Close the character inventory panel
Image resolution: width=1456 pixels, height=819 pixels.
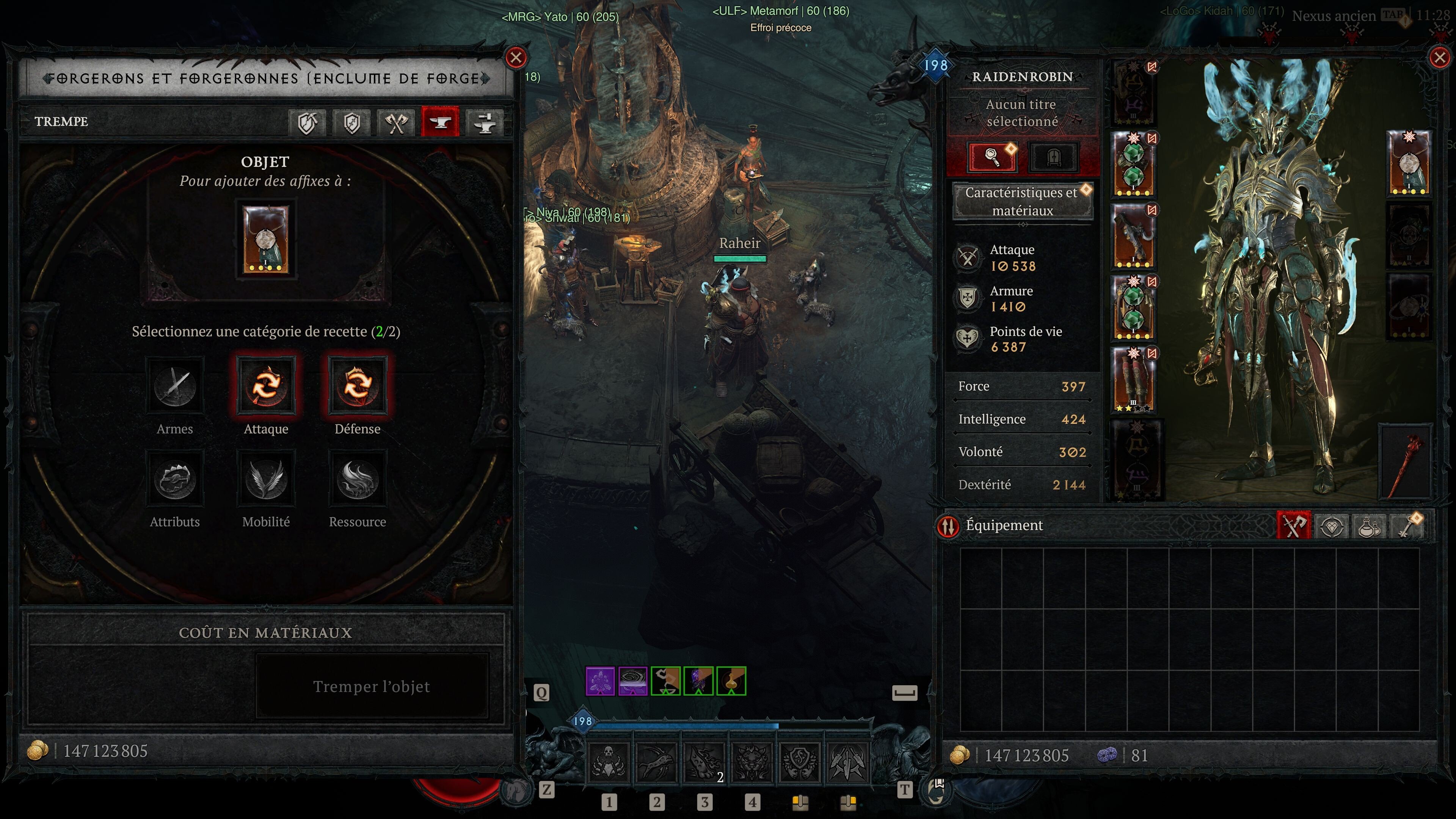click(1439, 58)
